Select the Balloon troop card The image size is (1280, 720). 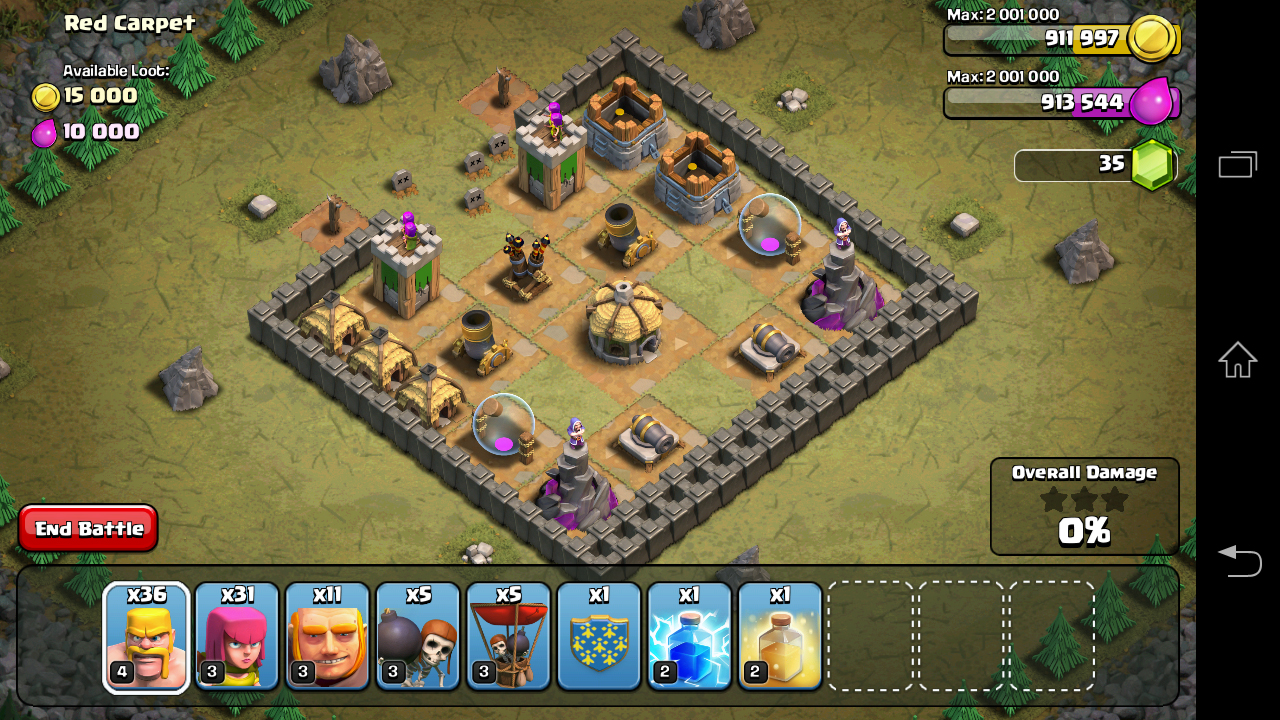508,637
